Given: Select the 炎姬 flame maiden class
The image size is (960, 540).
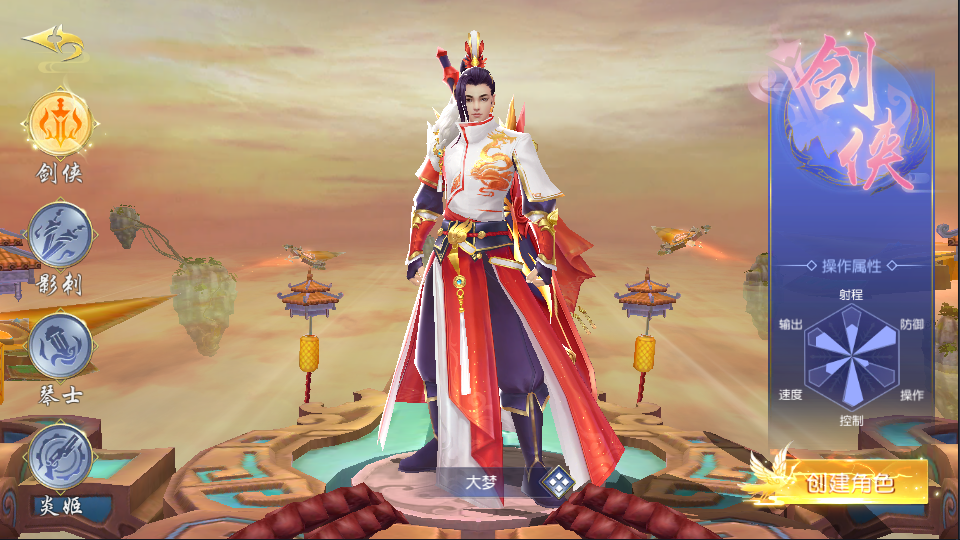Looking at the screenshot, I should pyautogui.click(x=61, y=457).
